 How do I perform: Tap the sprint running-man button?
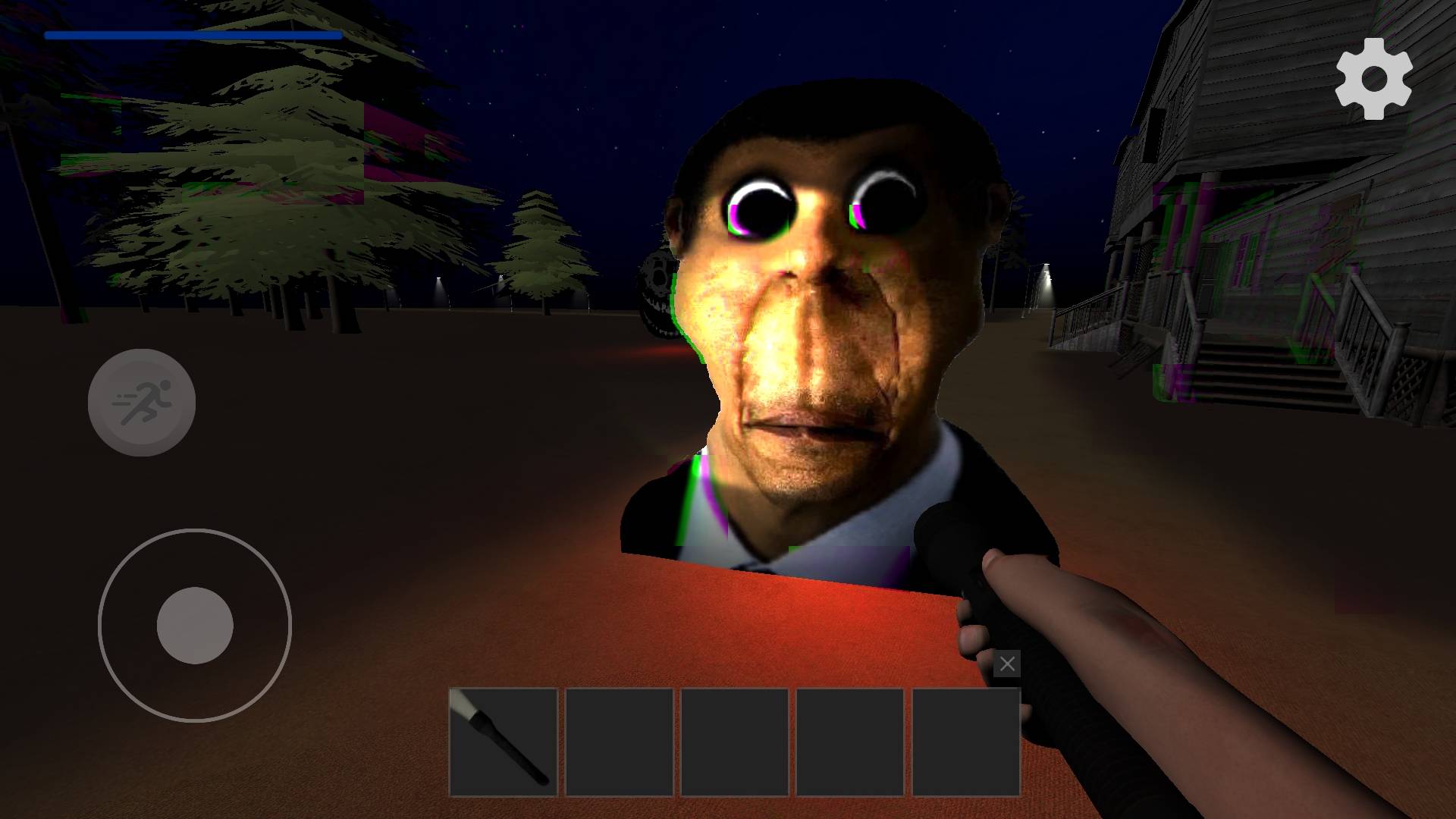point(142,403)
